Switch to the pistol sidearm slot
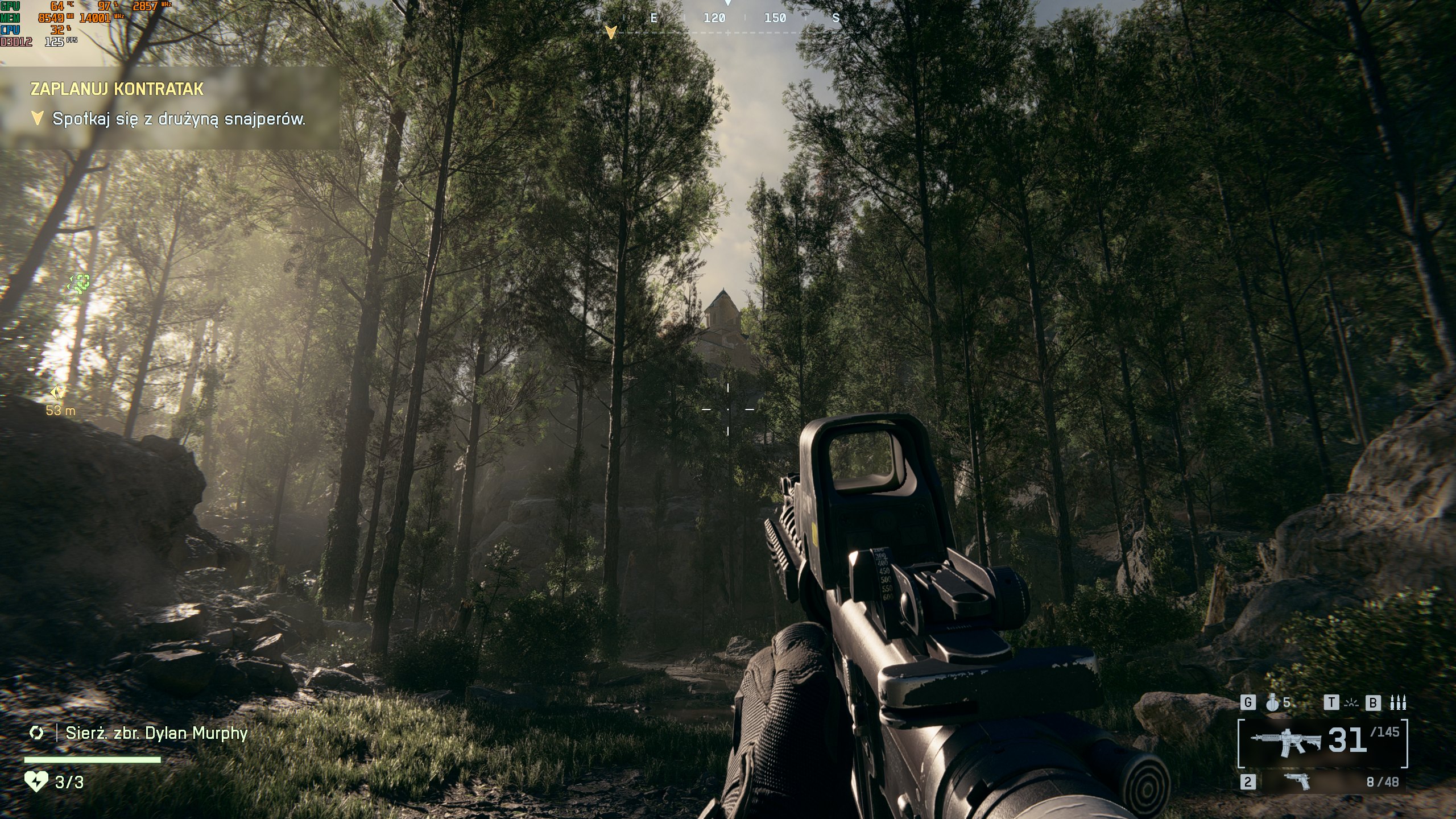Screen dimensions: 1456x819 (1296, 781)
